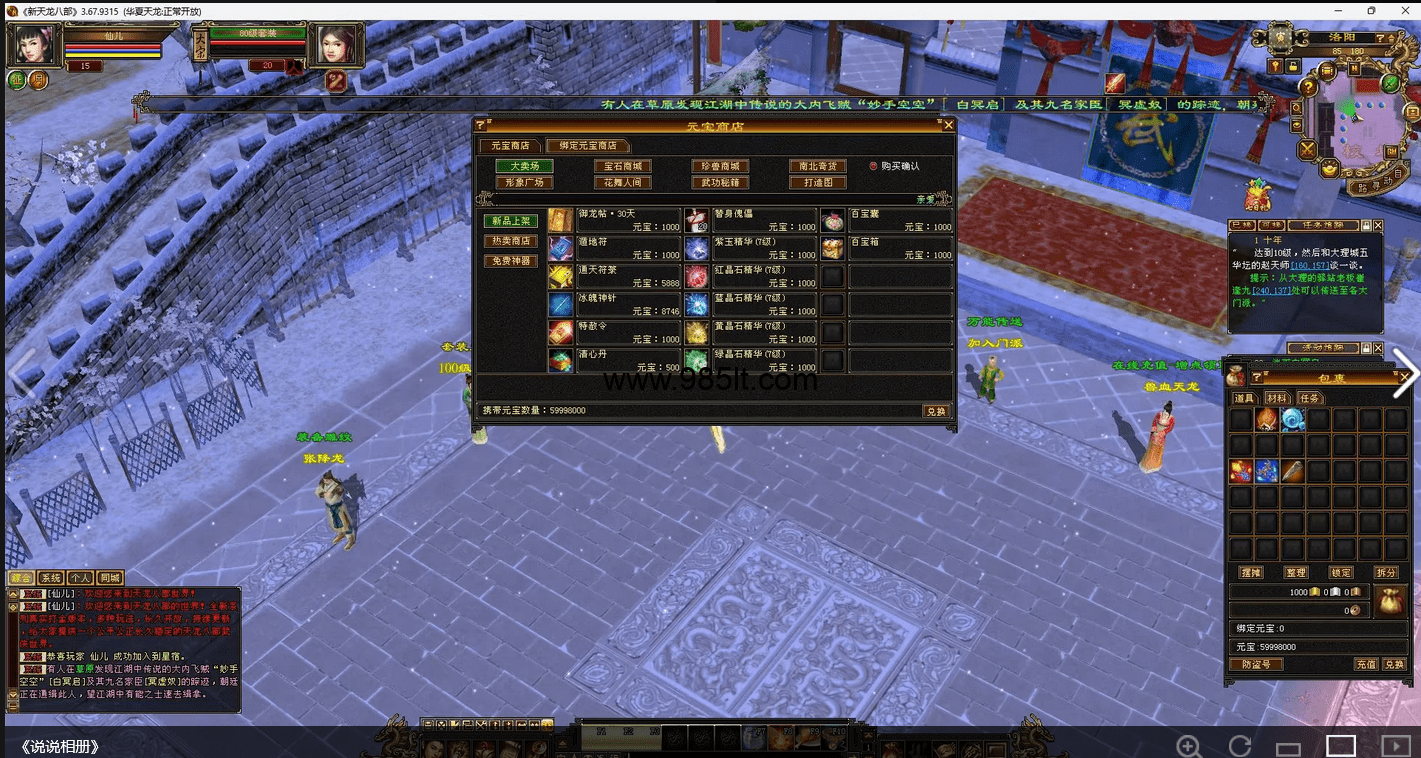Click the 整理 sort button in bag
Viewport: 1421px width, 758px height.
pyautogui.click(x=1296, y=573)
